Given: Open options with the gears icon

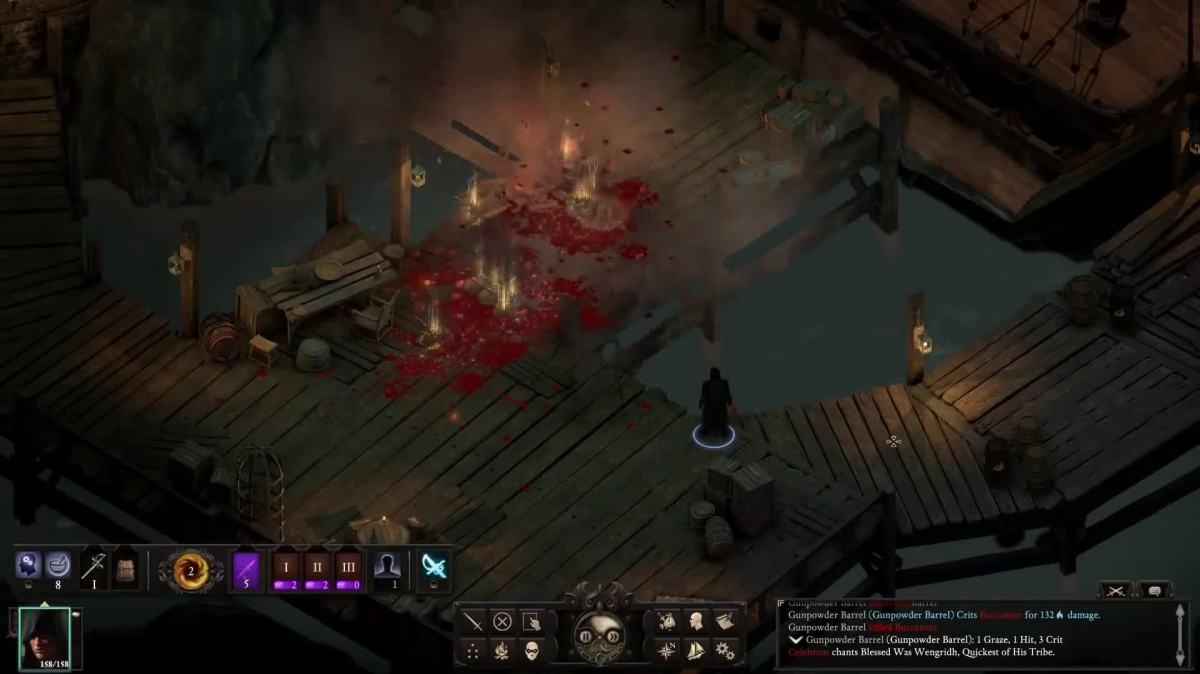Looking at the screenshot, I should tap(724, 651).
